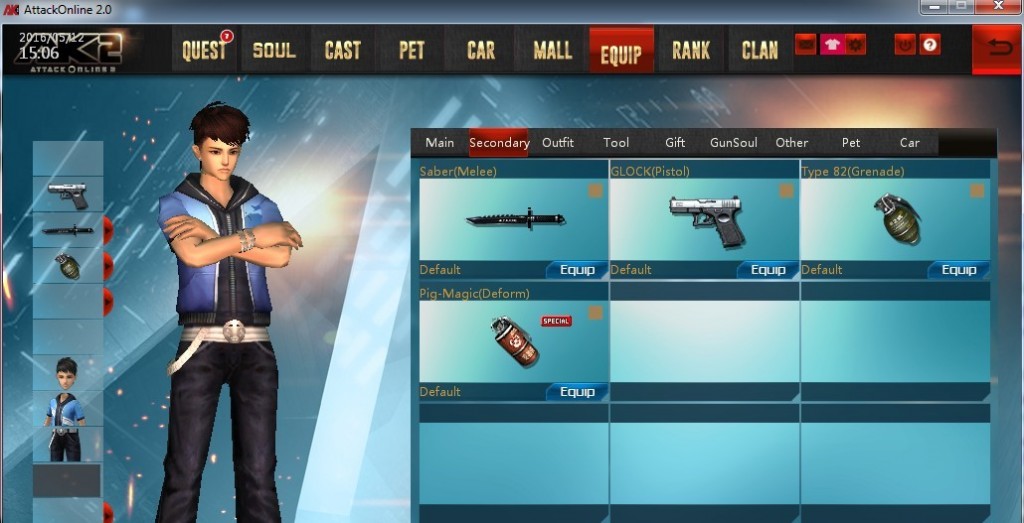Equip the Pig-Magic deform item
Viewport: 1024px width, 523px height.
(x=577, y=392)
